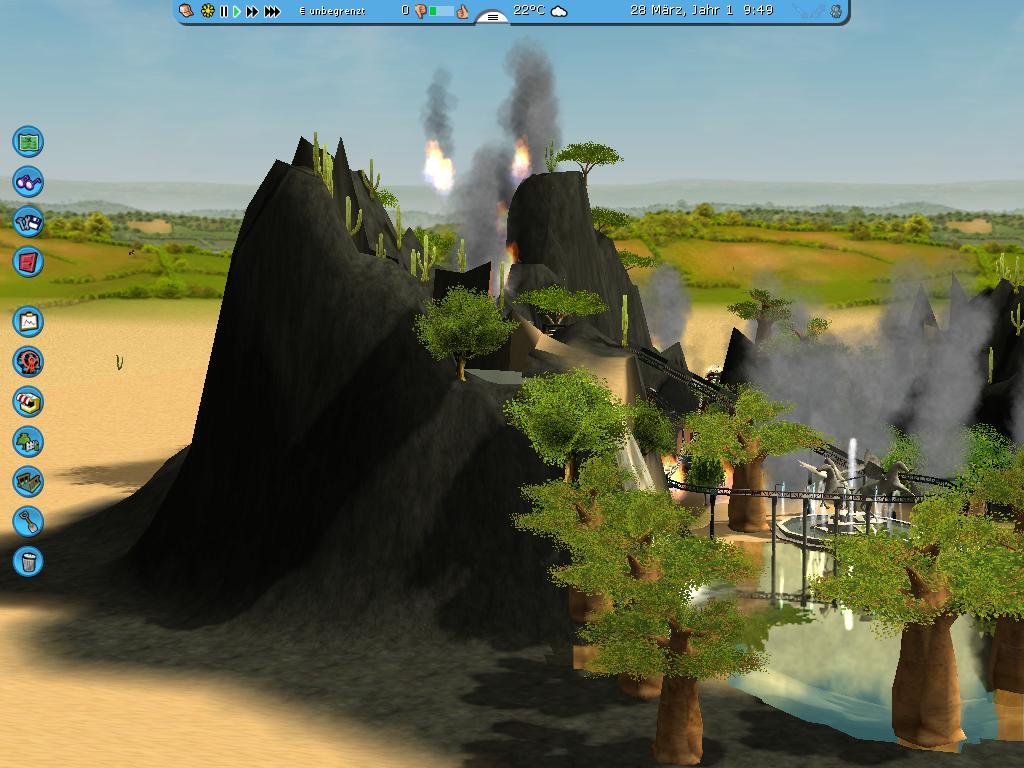Set game speed to double fast-forward
This screenshot has width=1024, height=768.
pos(252,11)
